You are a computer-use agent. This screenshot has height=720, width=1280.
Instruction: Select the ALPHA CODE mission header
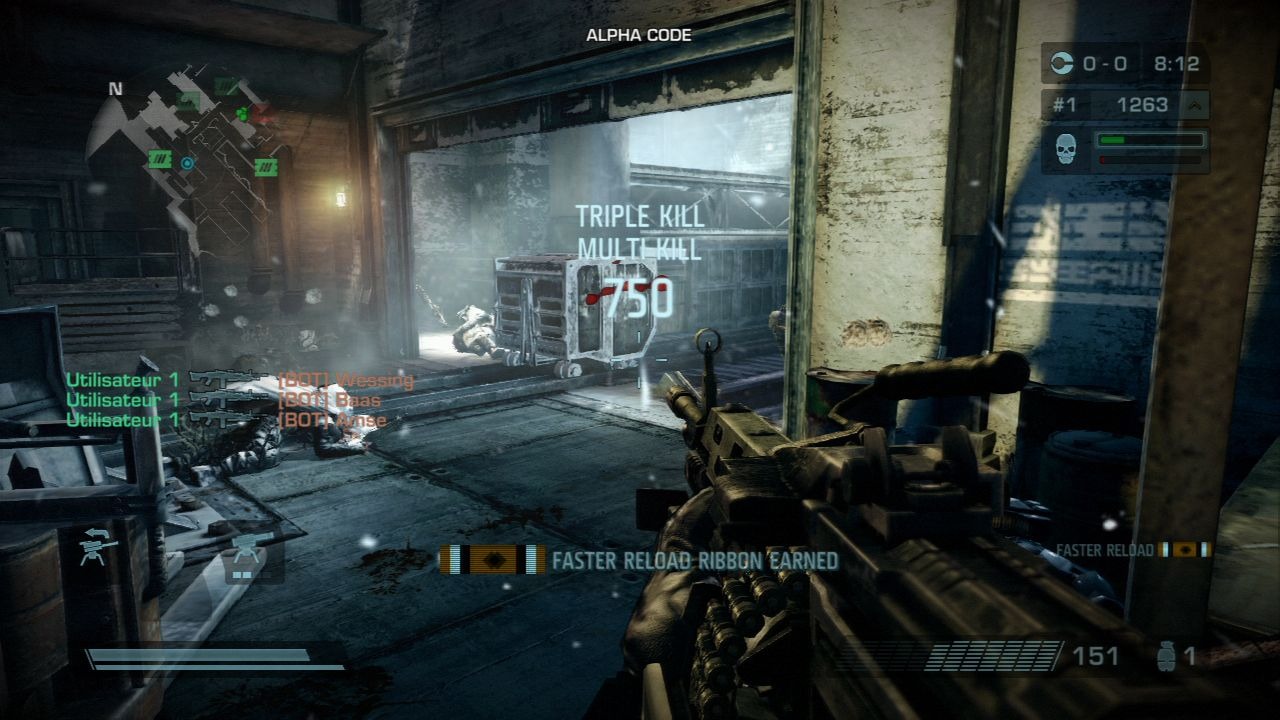[x=637, y=33]
